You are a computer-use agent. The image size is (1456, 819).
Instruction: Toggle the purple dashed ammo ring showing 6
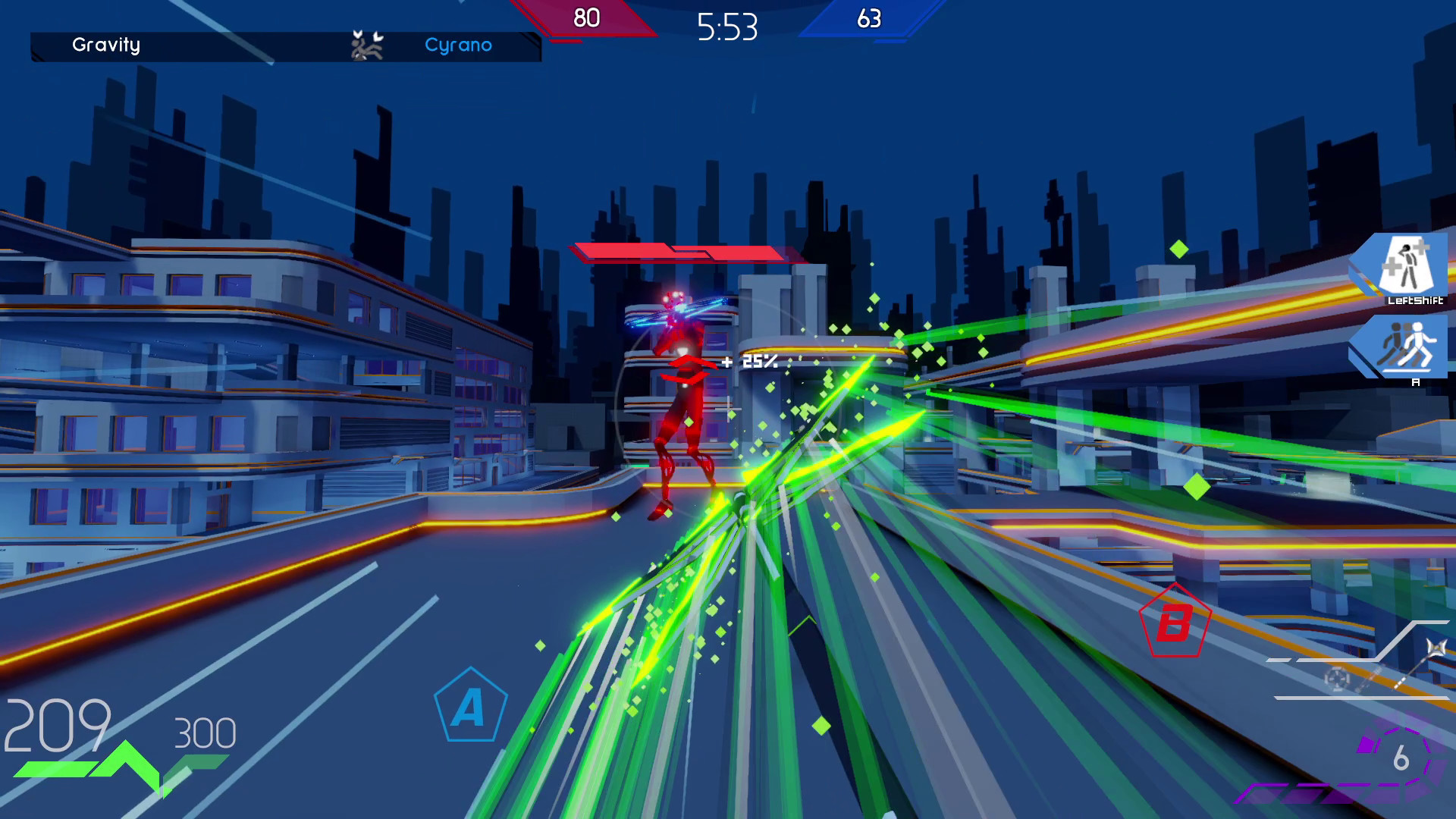(1401, 756)
